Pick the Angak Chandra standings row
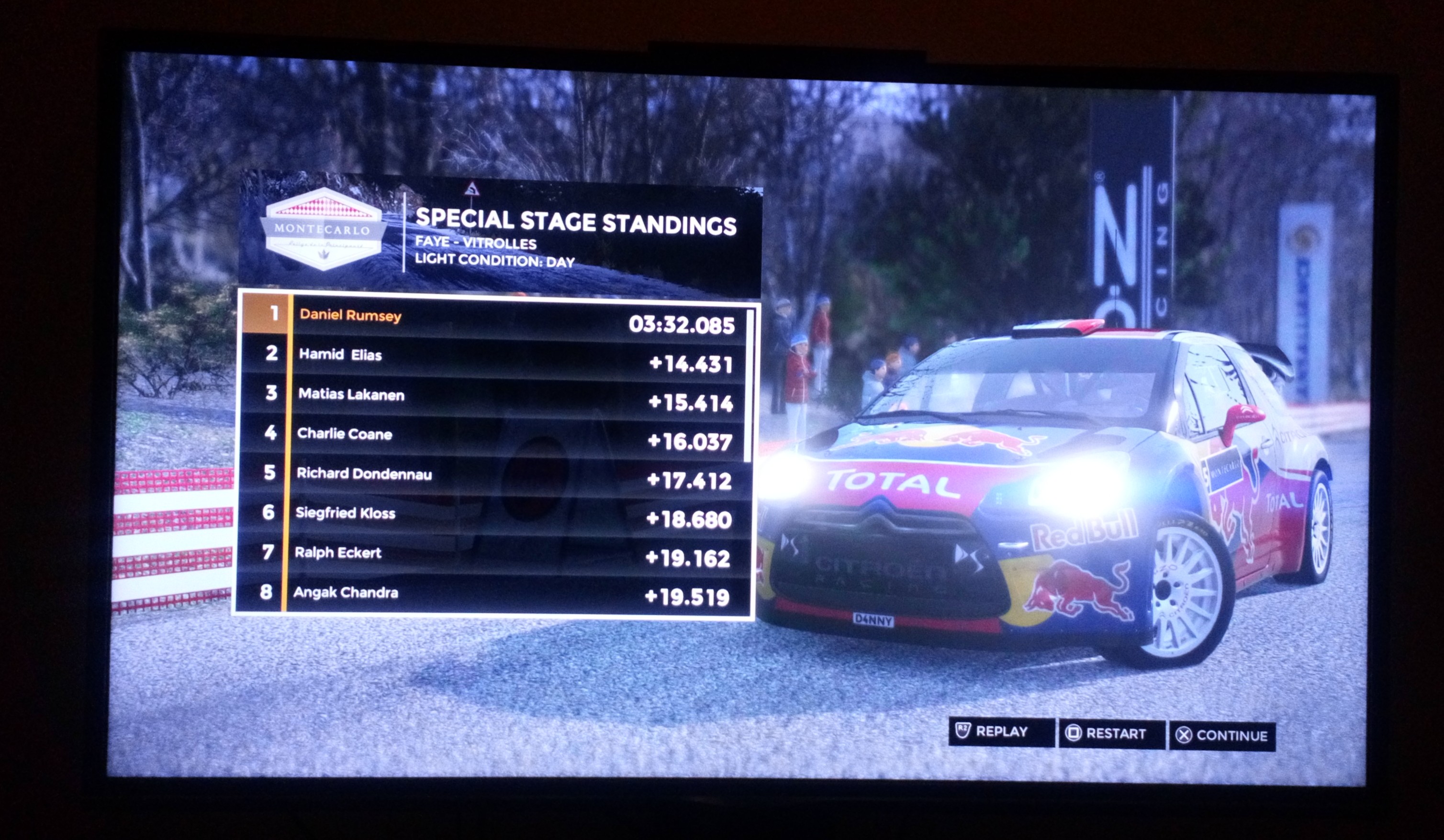1444x840 pixels. 492,594
